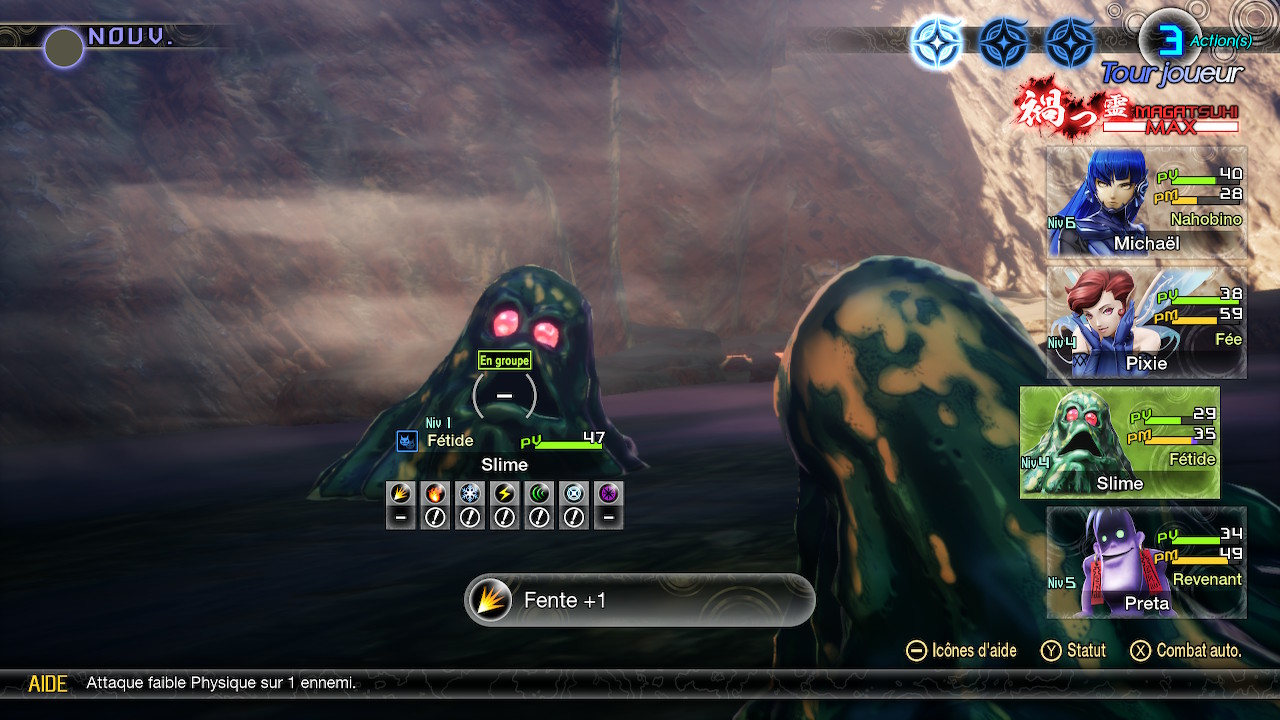Image resolution: width=1280 pixels, height=720 pixels.
Task: Enable Combat auto.
Action: point(1187,651)
